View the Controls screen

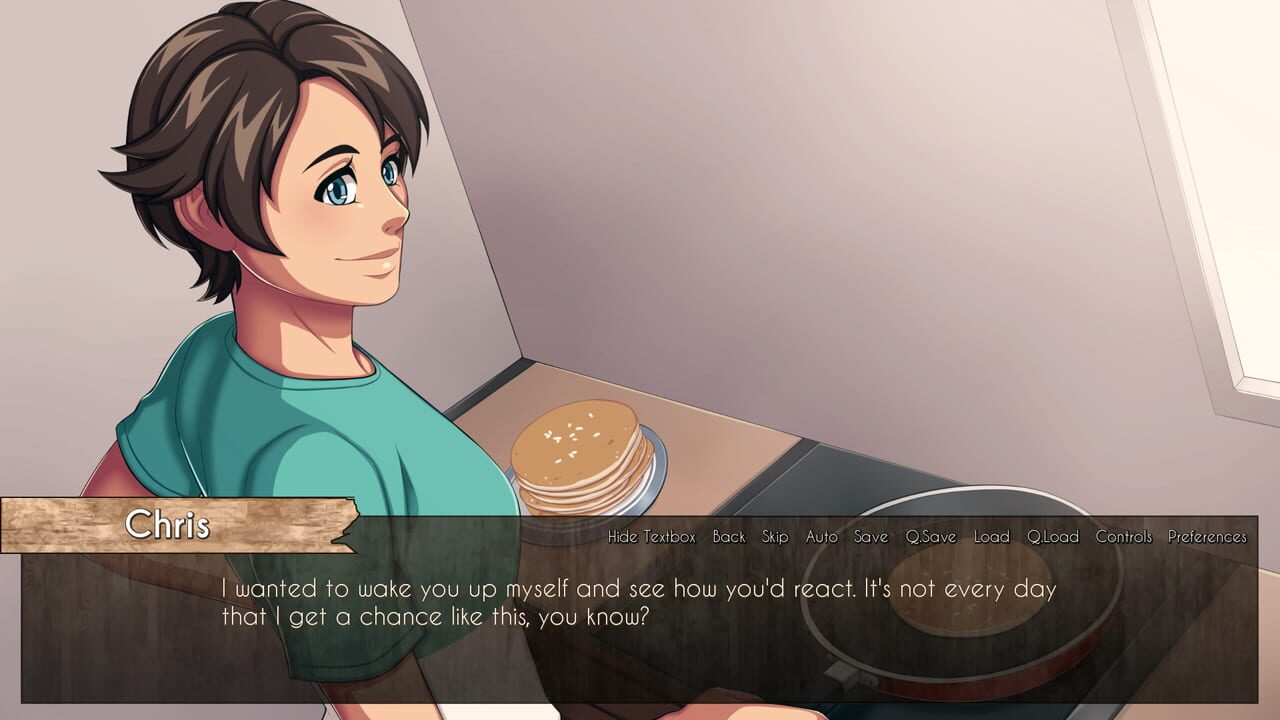pos(1125,536)
